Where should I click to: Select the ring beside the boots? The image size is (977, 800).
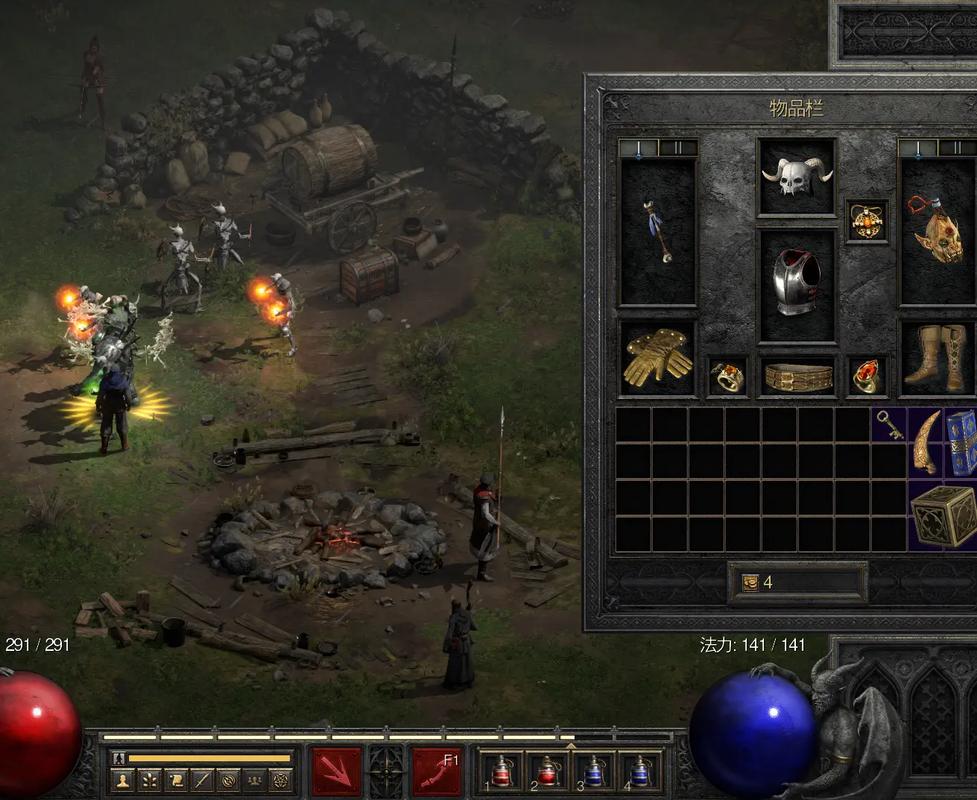[866, 377]
